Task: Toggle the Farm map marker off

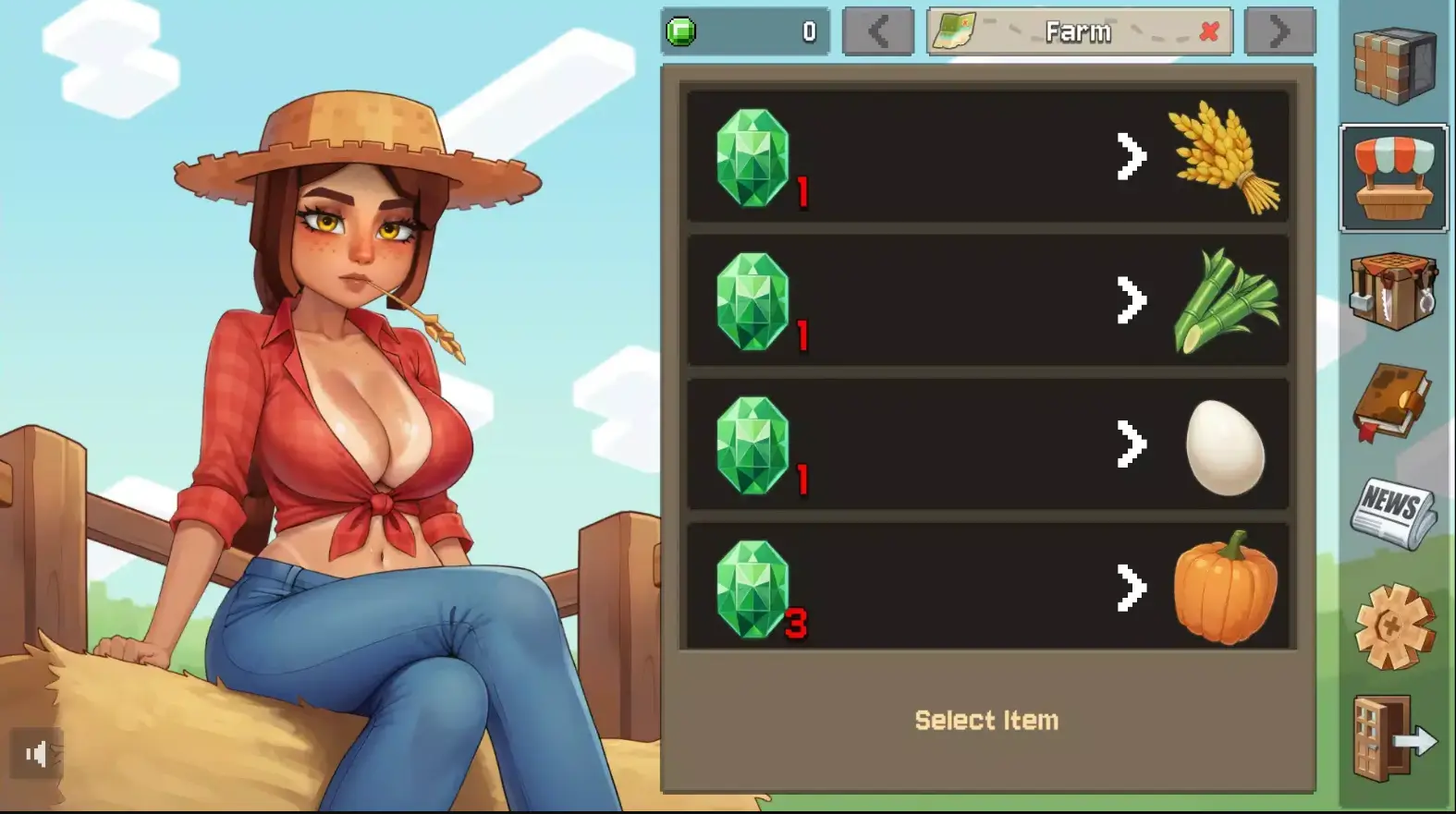Action: click(x=1207, y=30)
